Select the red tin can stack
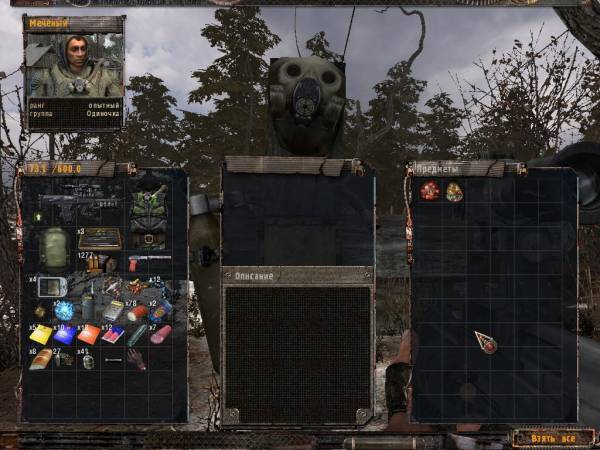The image size is (600, 450). [x=139, y=312]
